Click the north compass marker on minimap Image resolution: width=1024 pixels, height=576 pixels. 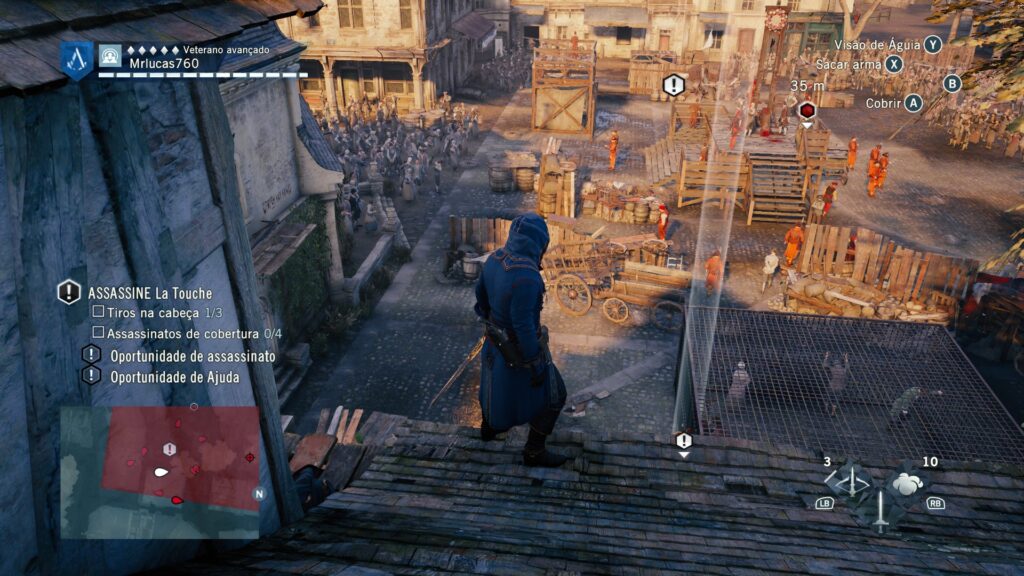click(259, 493)
